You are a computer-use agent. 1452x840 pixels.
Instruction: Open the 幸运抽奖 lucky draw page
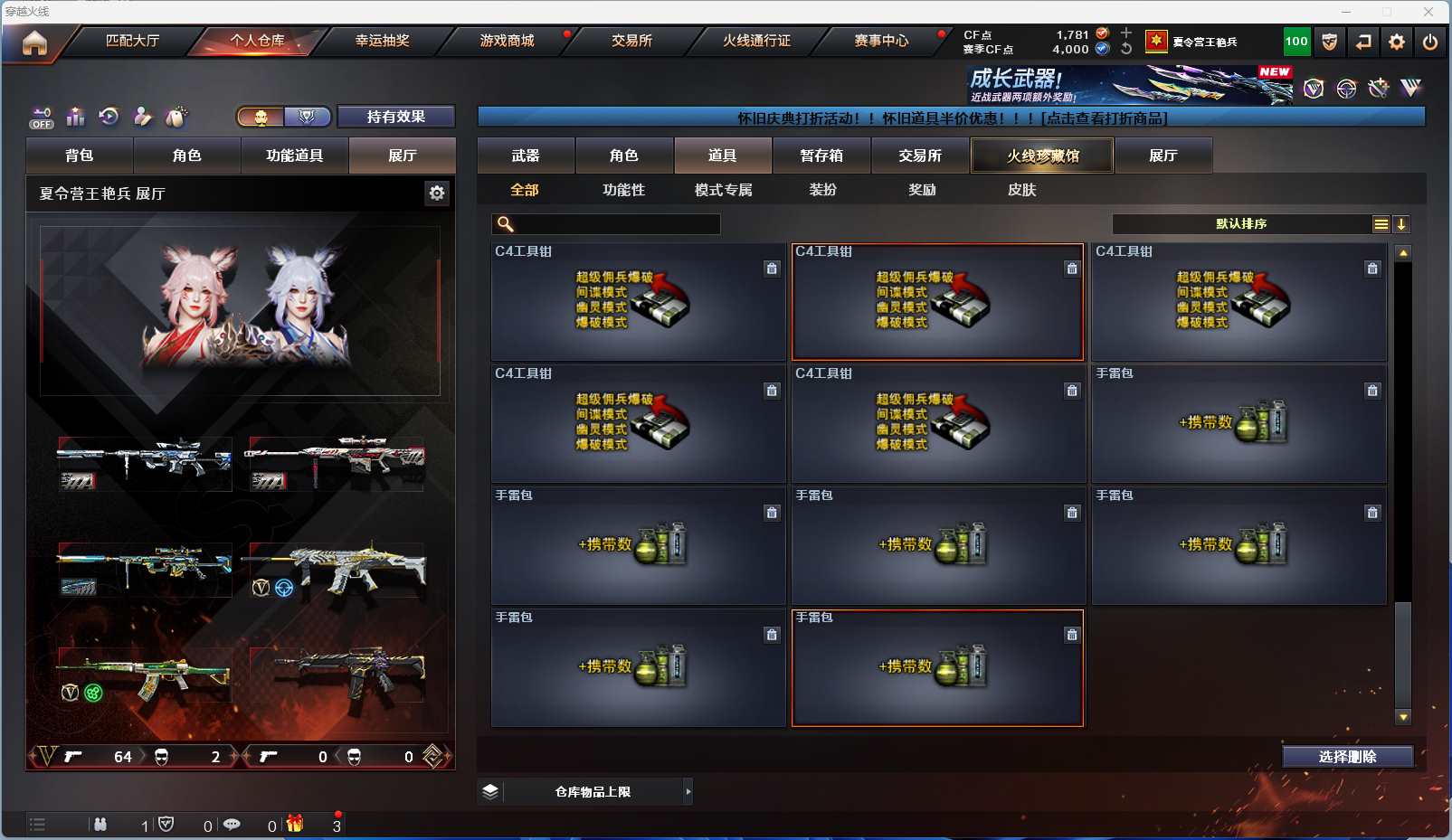(x=382, y=41)
